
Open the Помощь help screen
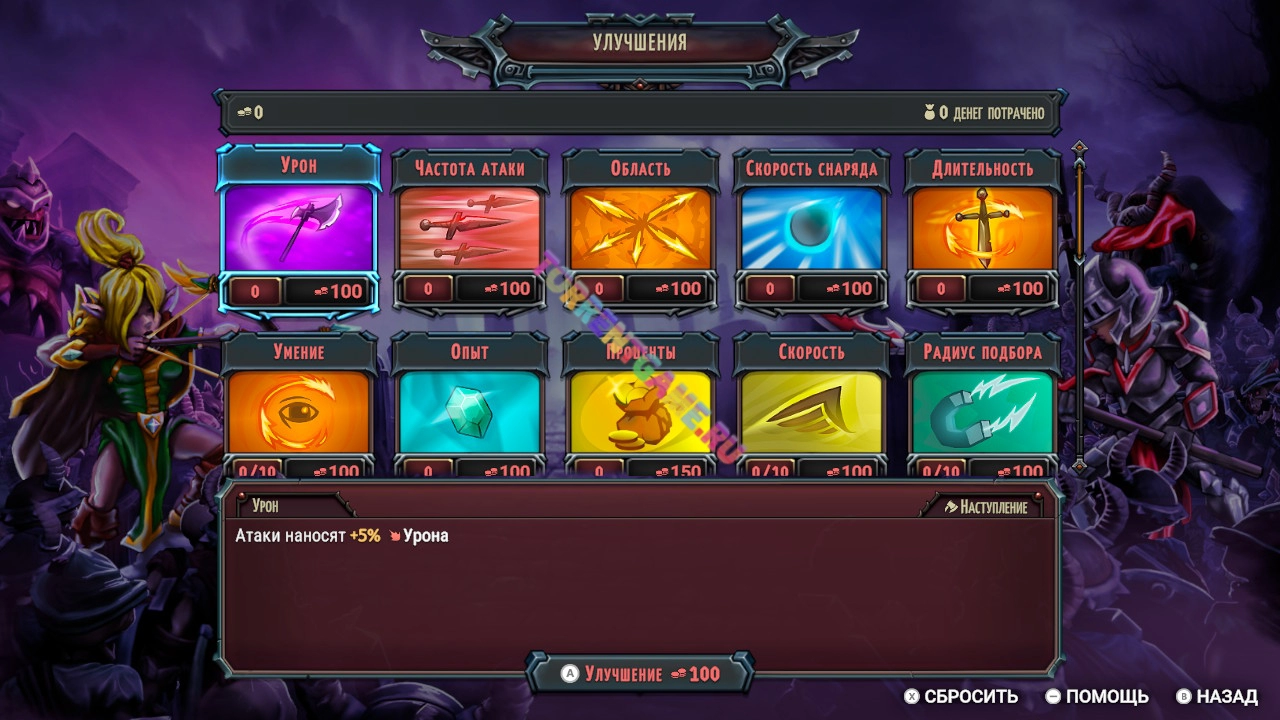pyautogui.click(x=1097, y=697)
